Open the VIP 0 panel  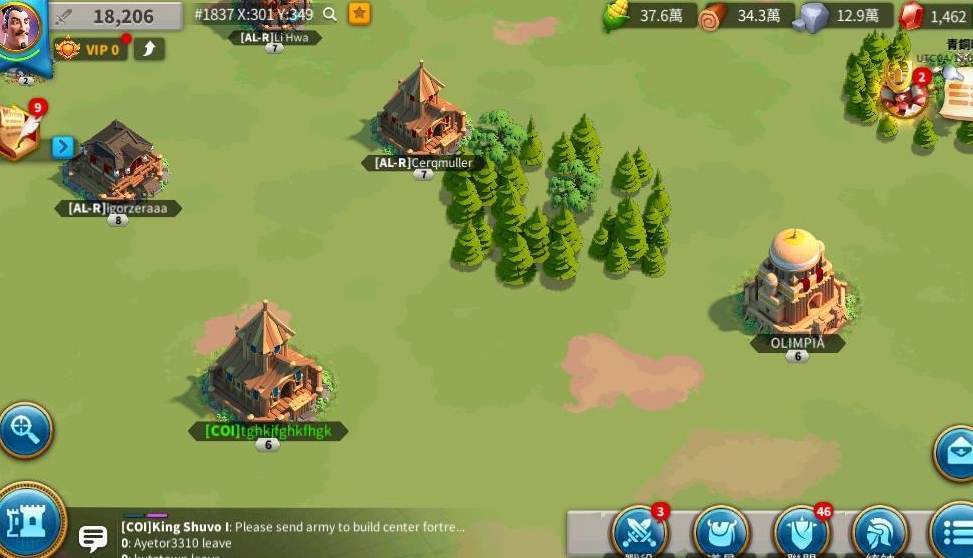point(90,49)
